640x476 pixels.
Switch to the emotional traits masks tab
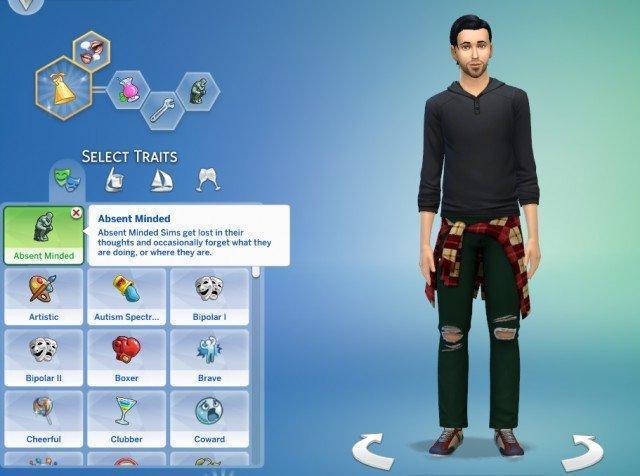click(x=64, y=180)
